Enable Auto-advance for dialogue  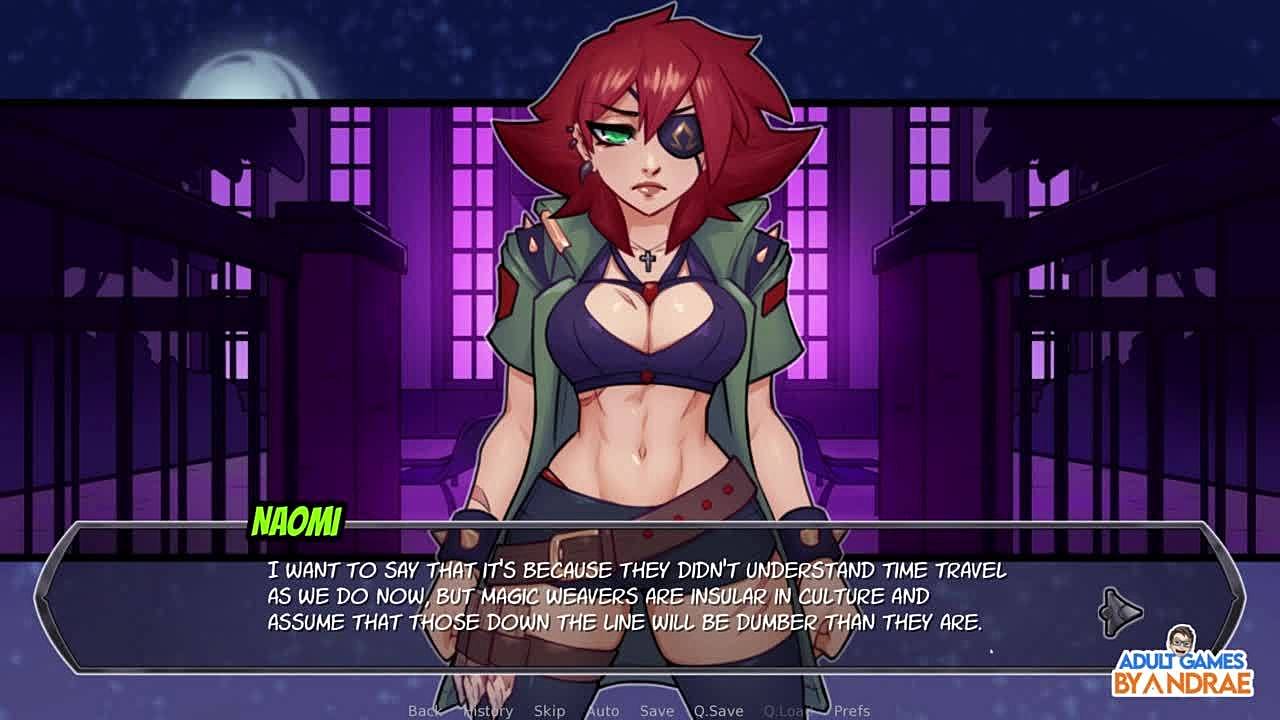(x=602, y=711)
